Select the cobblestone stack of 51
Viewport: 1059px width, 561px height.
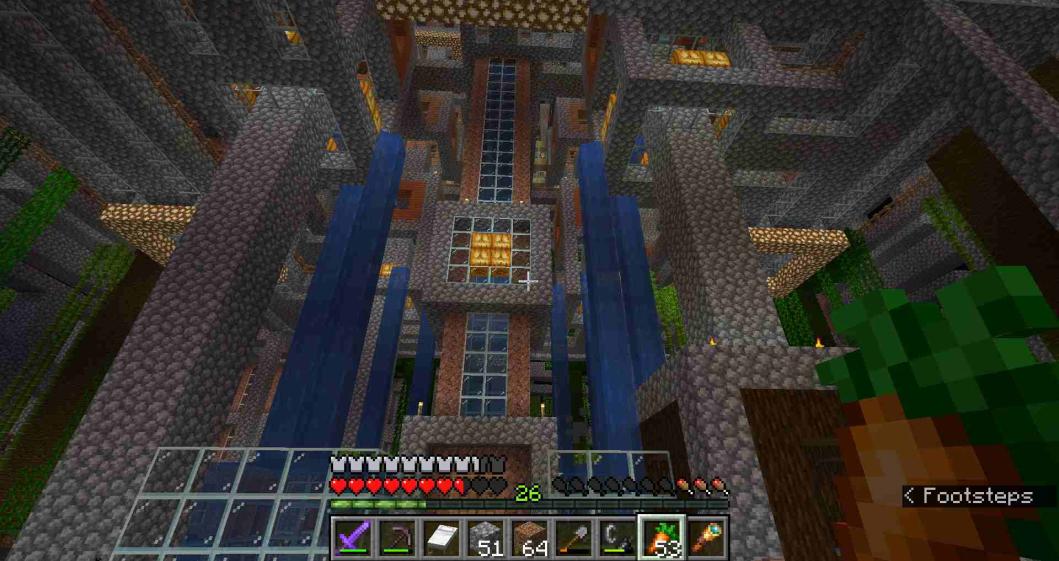[485, 538]
